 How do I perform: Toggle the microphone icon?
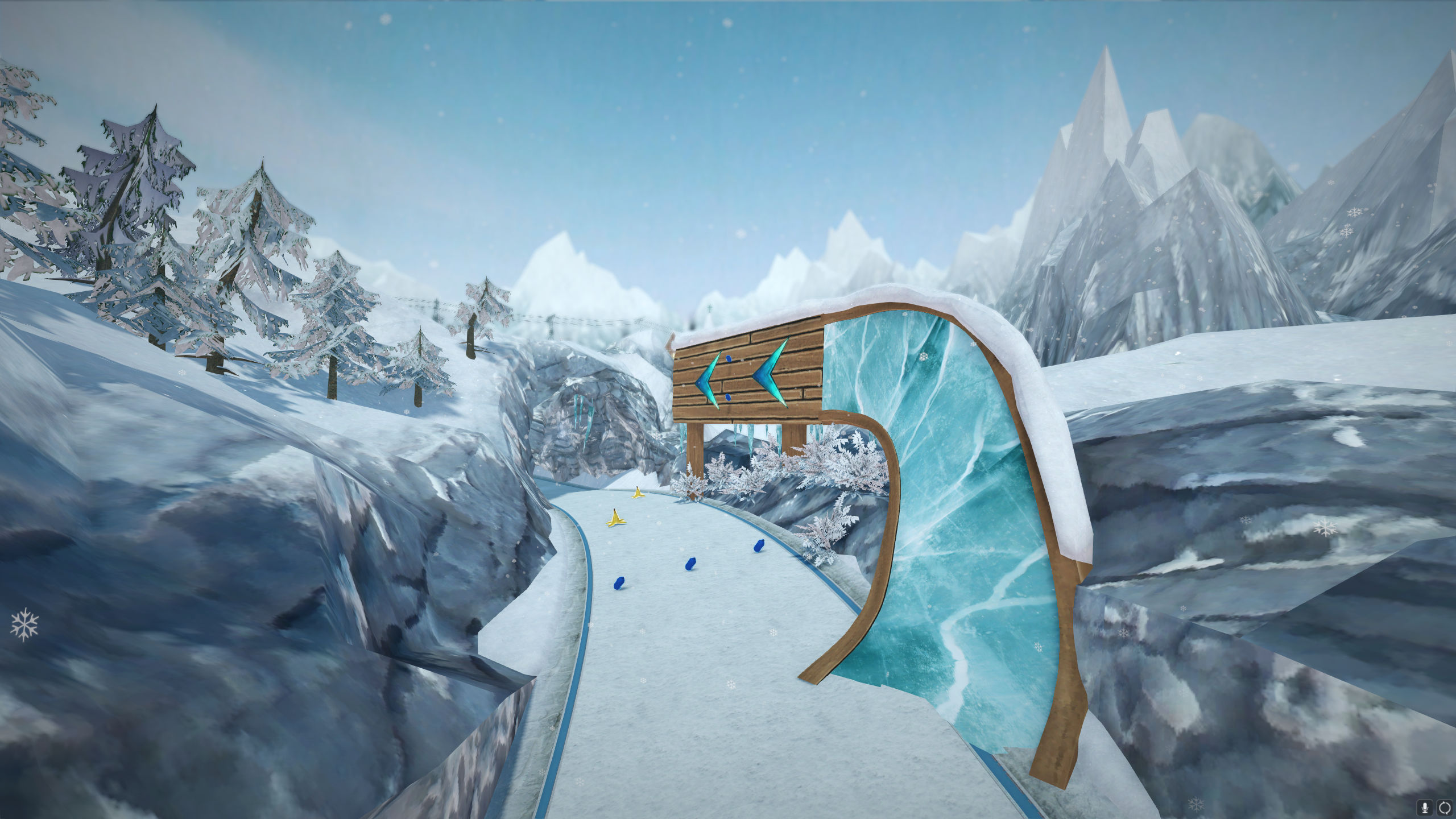click(x=1425, y=808)
